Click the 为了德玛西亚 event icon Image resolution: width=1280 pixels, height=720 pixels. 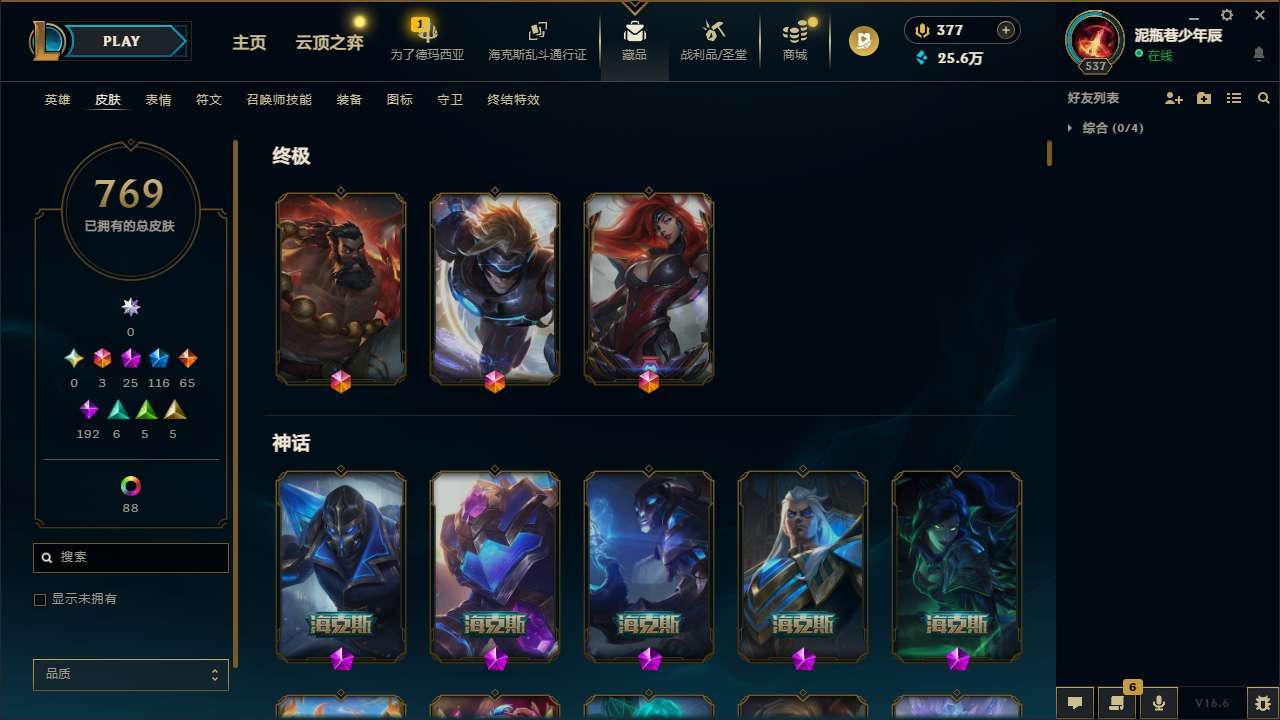426,41
